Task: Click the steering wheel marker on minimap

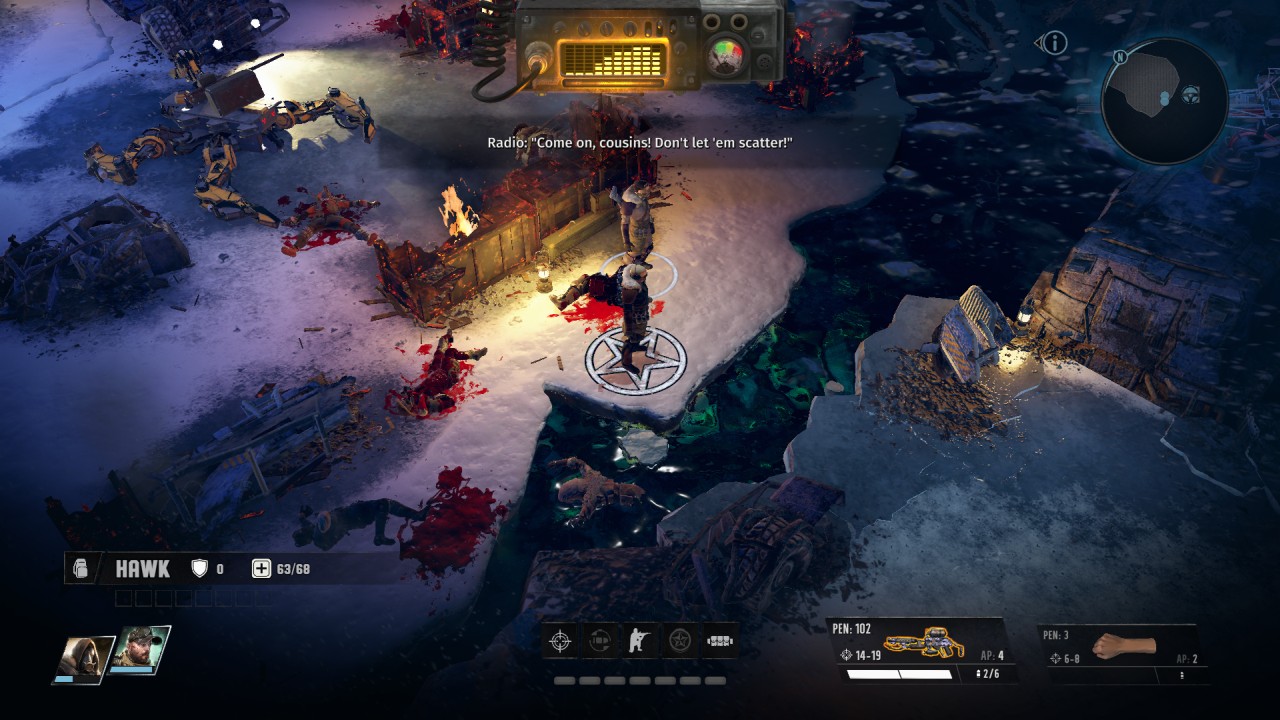Action: coord(1191,95)
